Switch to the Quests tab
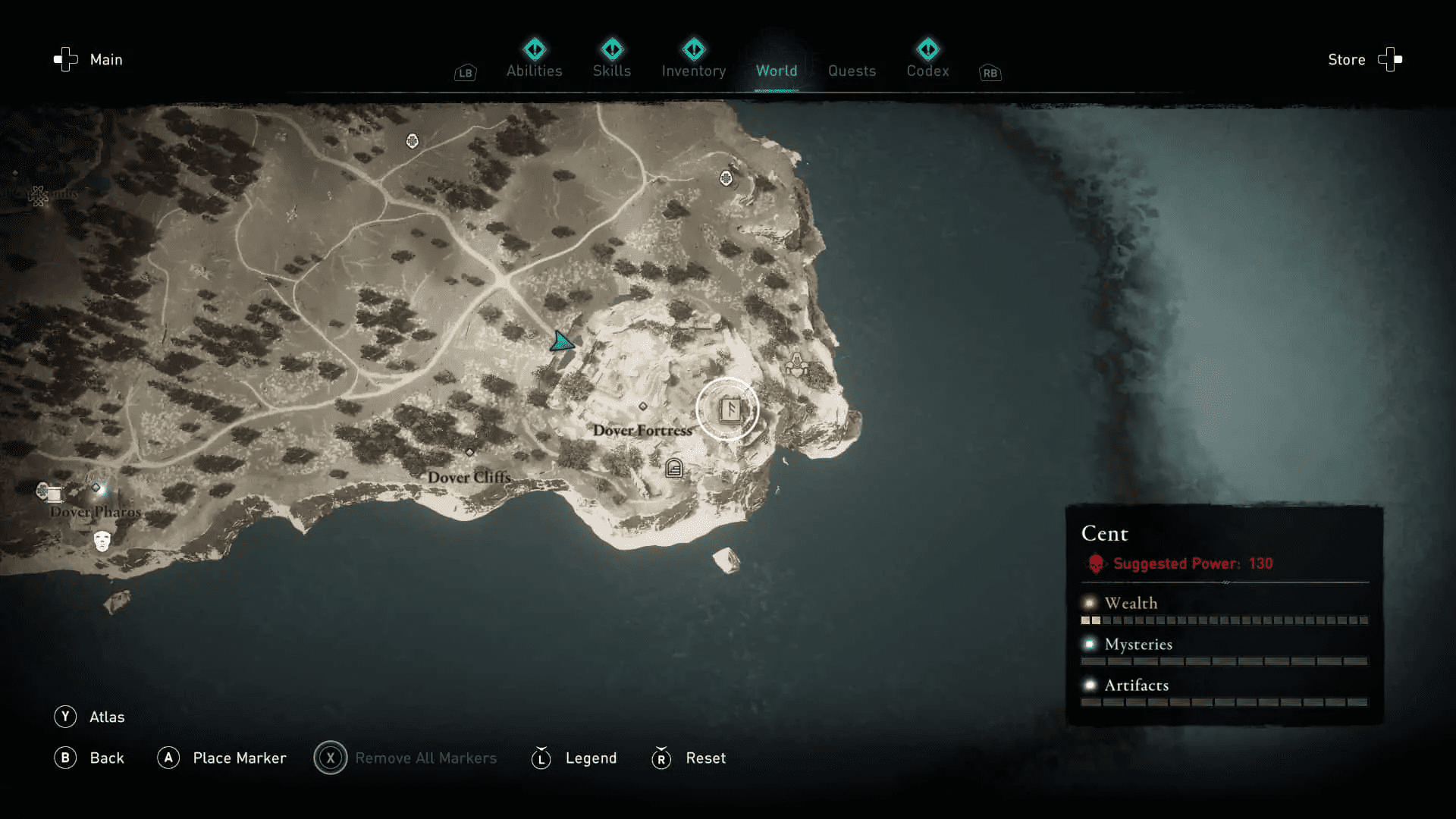This screenshot has height=819, width=1456. coord(852,71)
